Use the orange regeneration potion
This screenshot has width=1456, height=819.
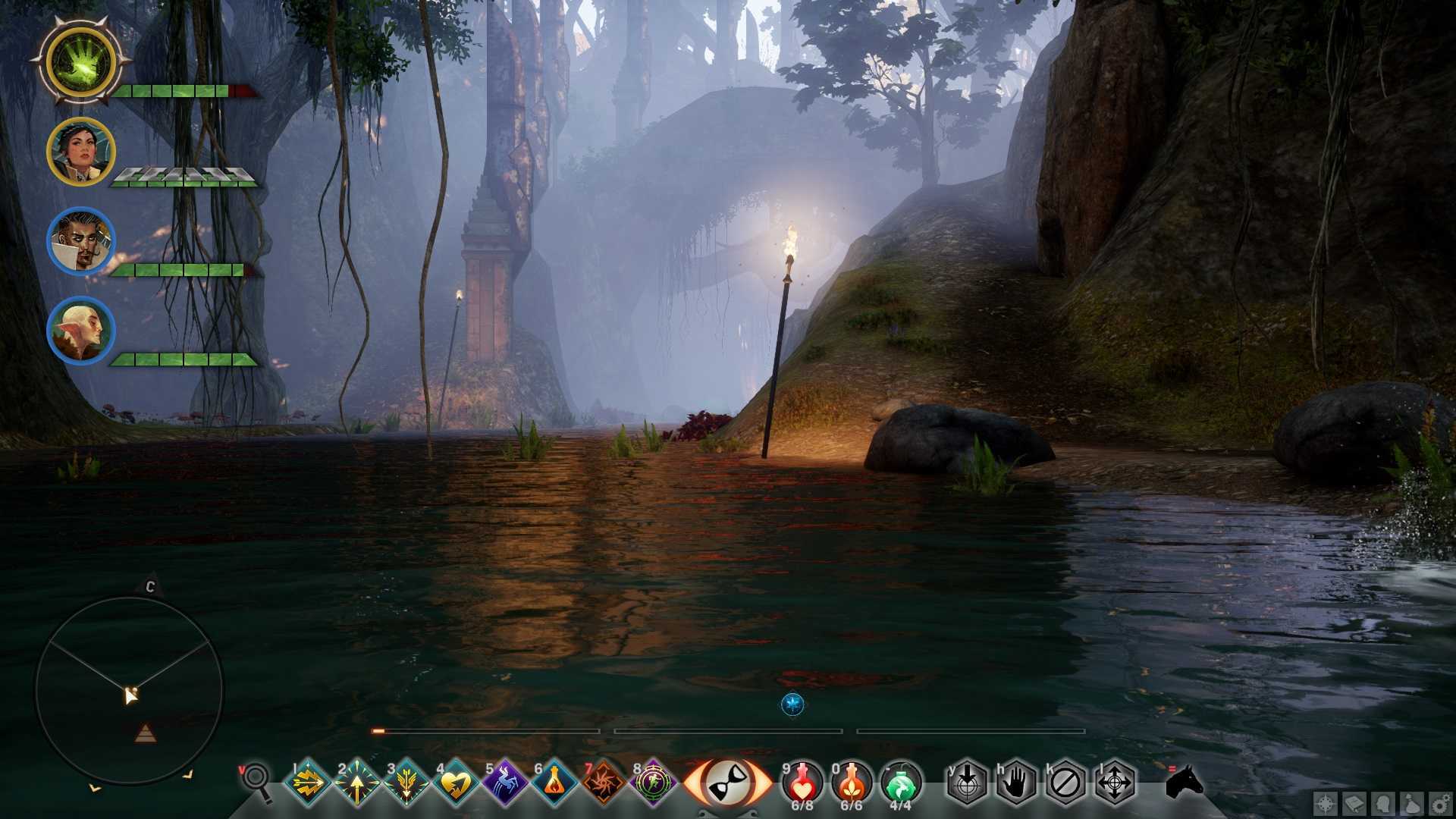852,780
